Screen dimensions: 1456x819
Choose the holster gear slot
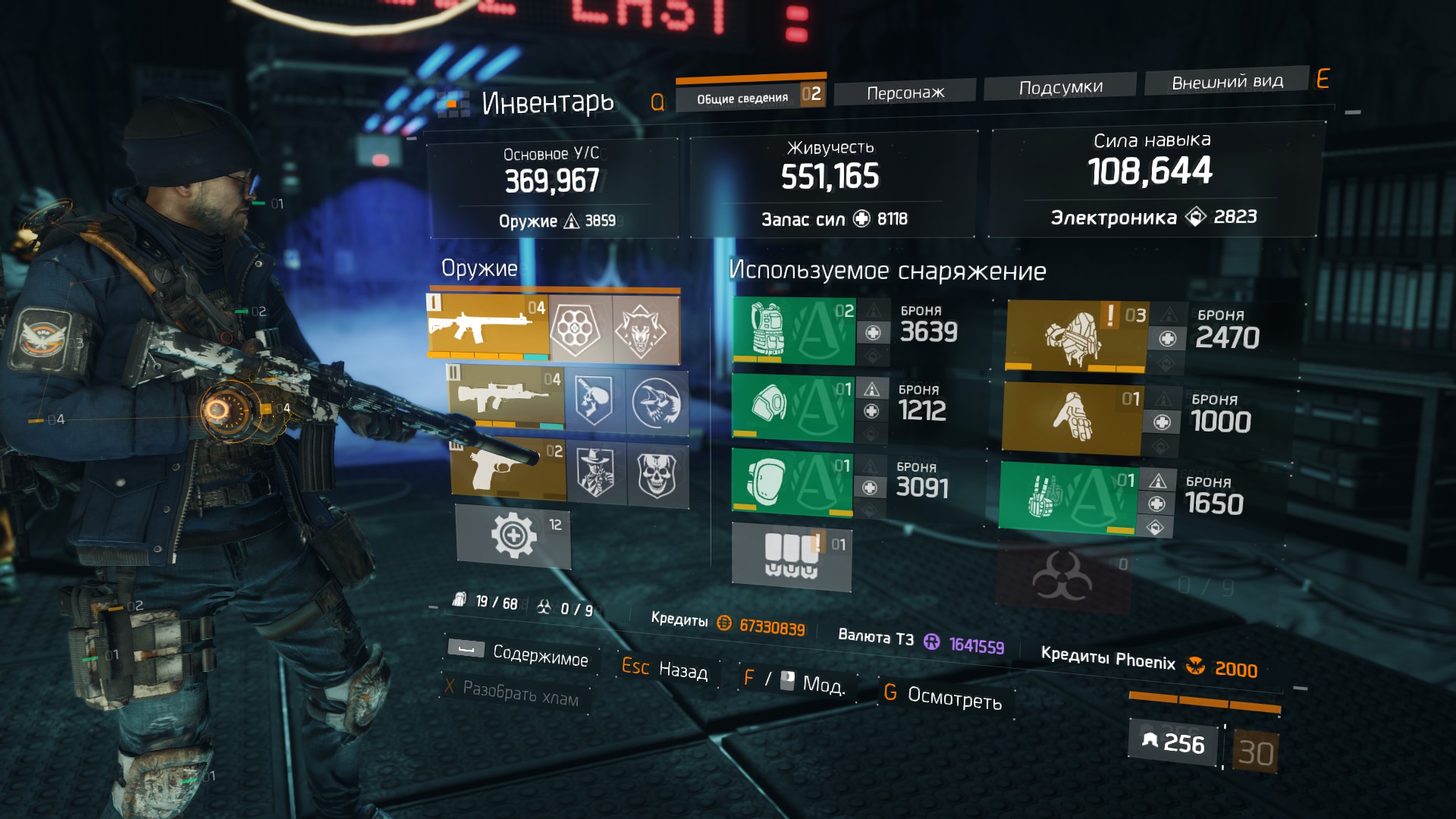pos(1068,495)
